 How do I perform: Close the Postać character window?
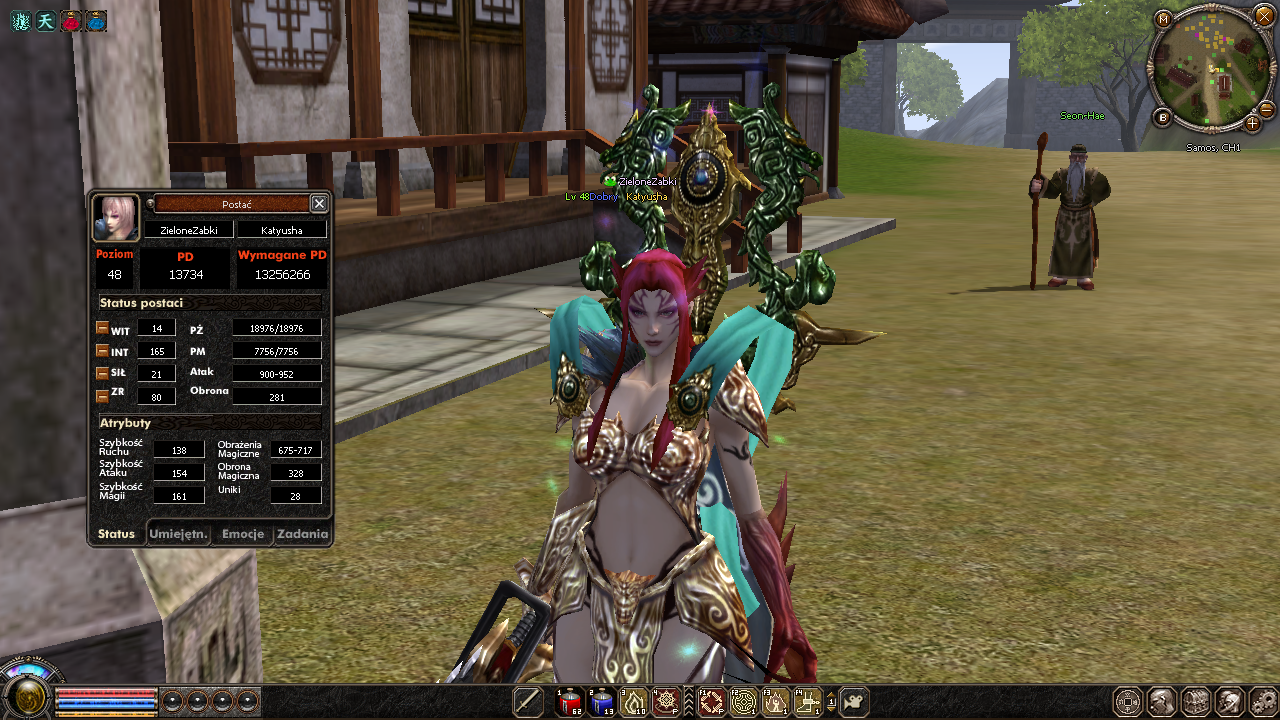(x=319, y=204)
